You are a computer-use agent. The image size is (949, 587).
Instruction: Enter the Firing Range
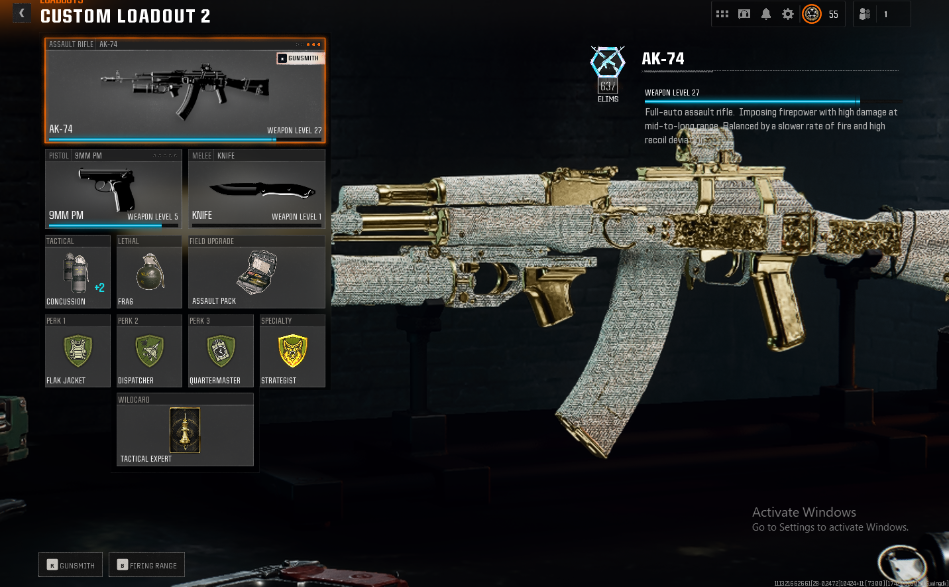[147, 565]
